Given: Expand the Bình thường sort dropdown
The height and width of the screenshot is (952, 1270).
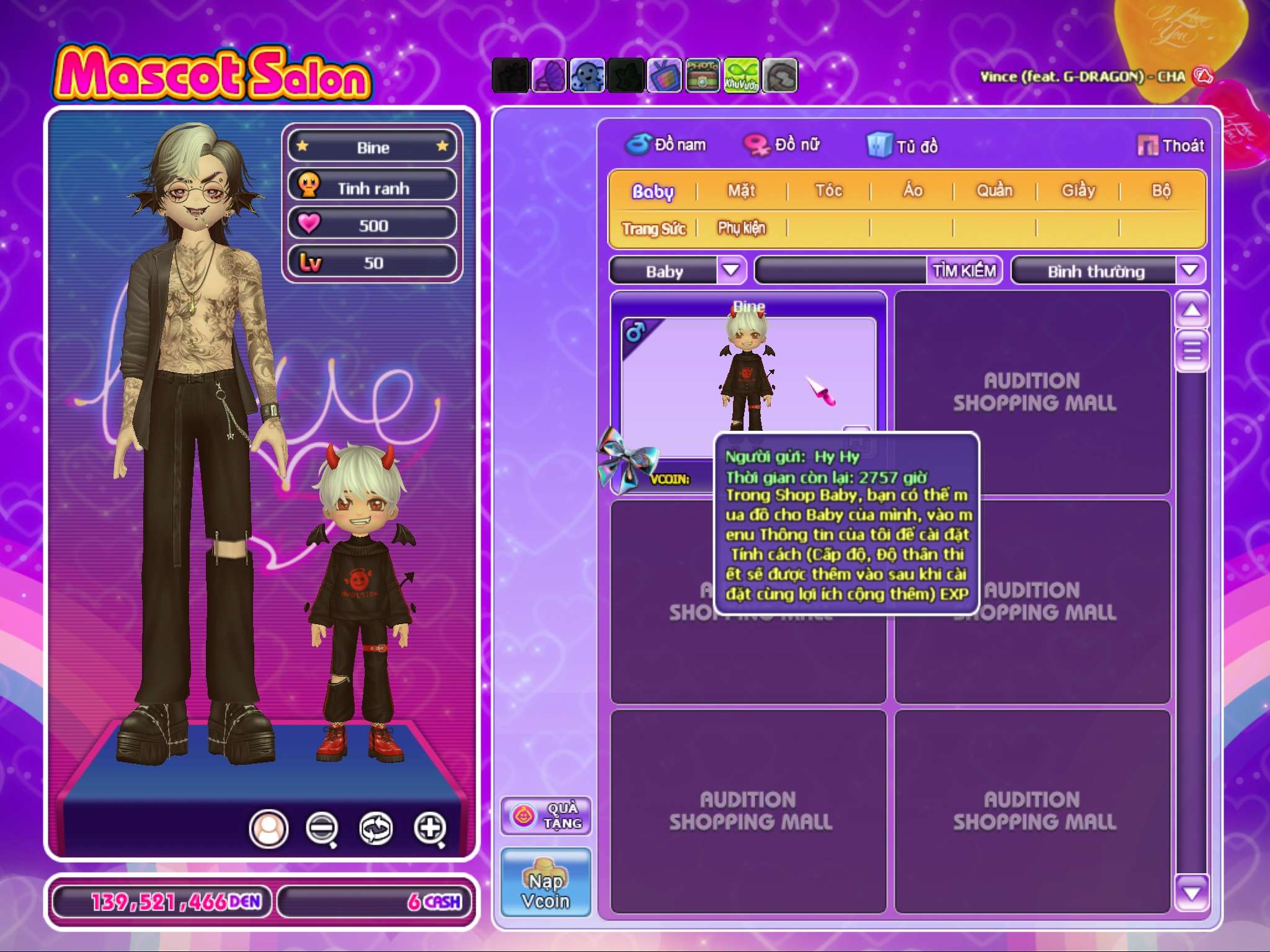Looking at the screenshot, I should [x=1189, y=270].
